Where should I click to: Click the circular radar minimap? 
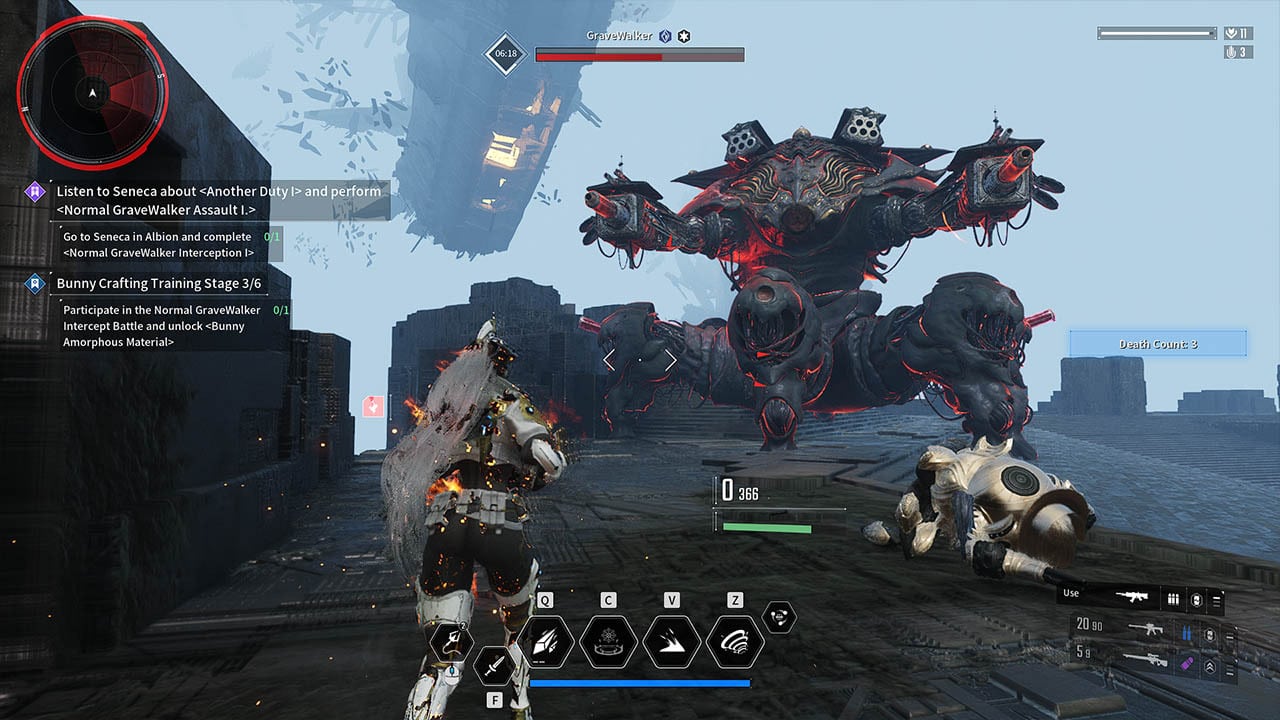click(92, 93)
